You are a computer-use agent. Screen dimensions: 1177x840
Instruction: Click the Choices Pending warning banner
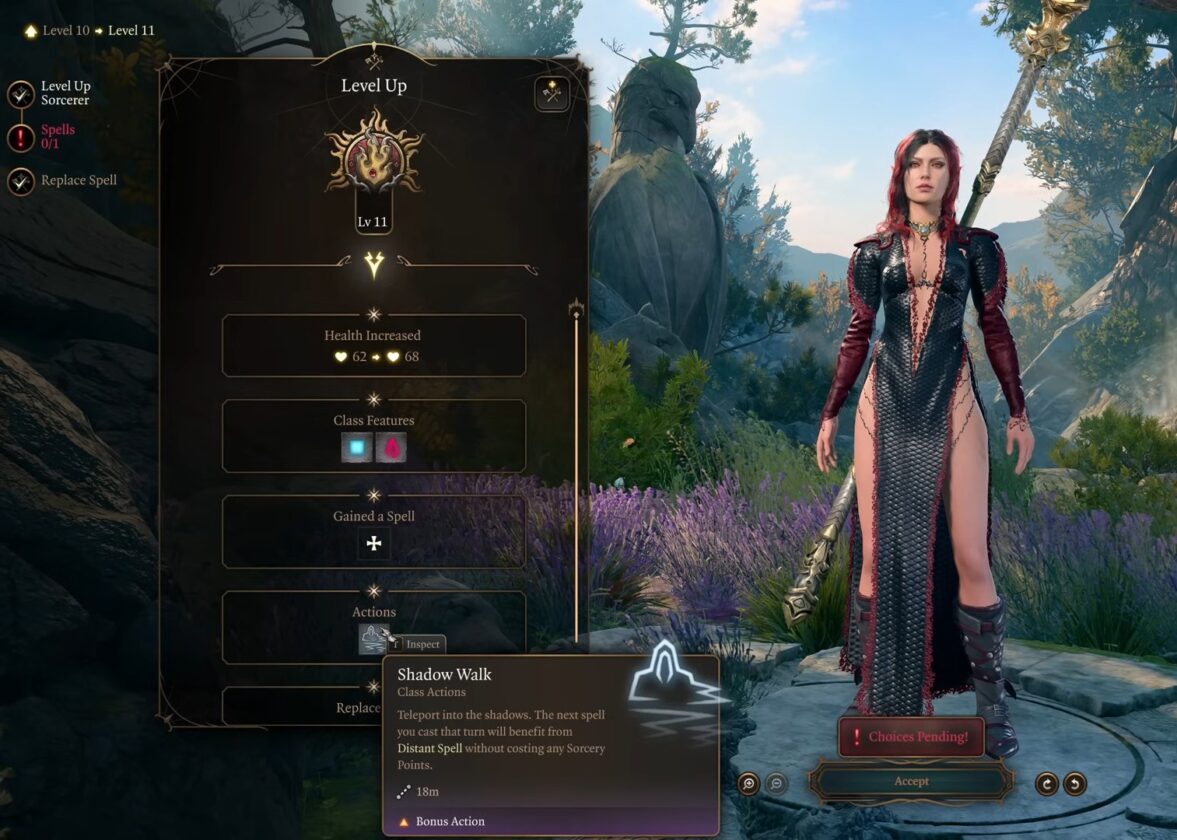click(911, 737)
